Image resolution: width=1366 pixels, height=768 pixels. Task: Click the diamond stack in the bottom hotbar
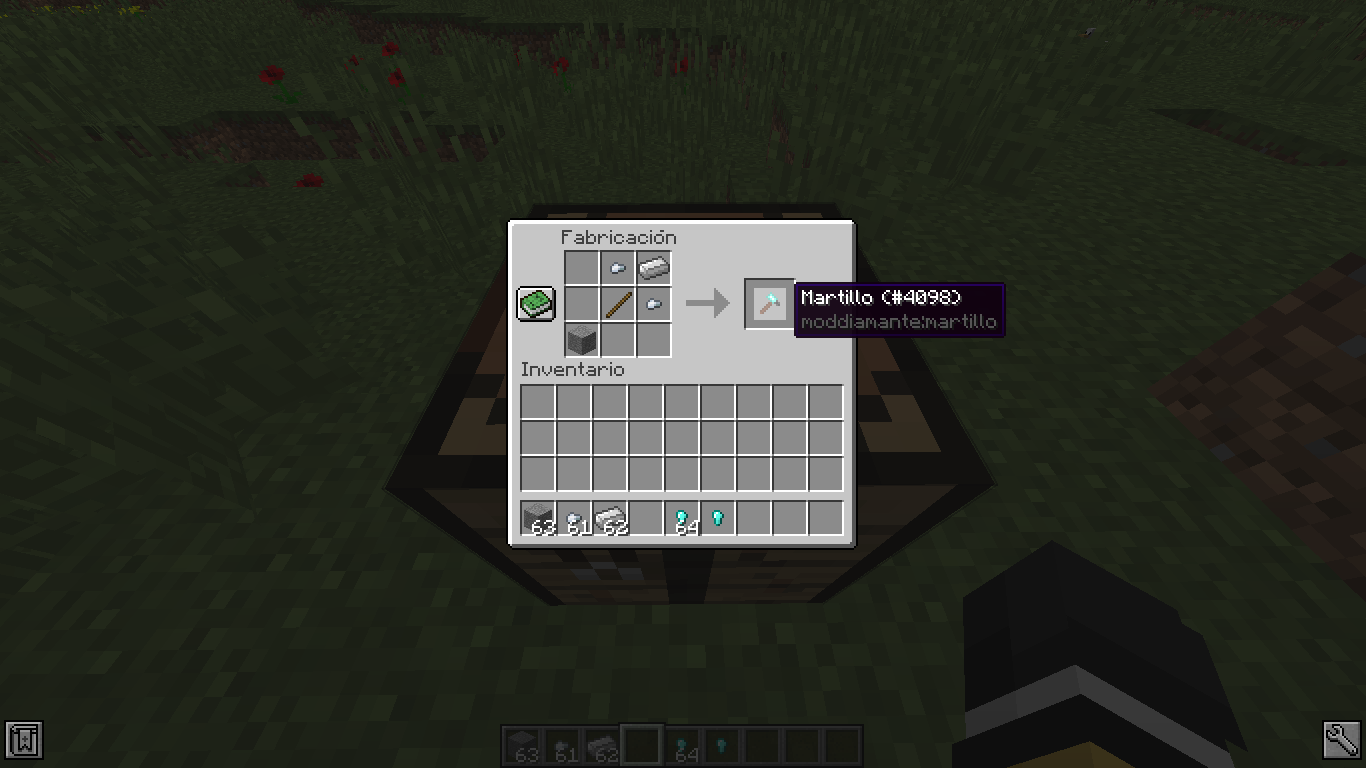pyautogui.click(x=681, y=744)
